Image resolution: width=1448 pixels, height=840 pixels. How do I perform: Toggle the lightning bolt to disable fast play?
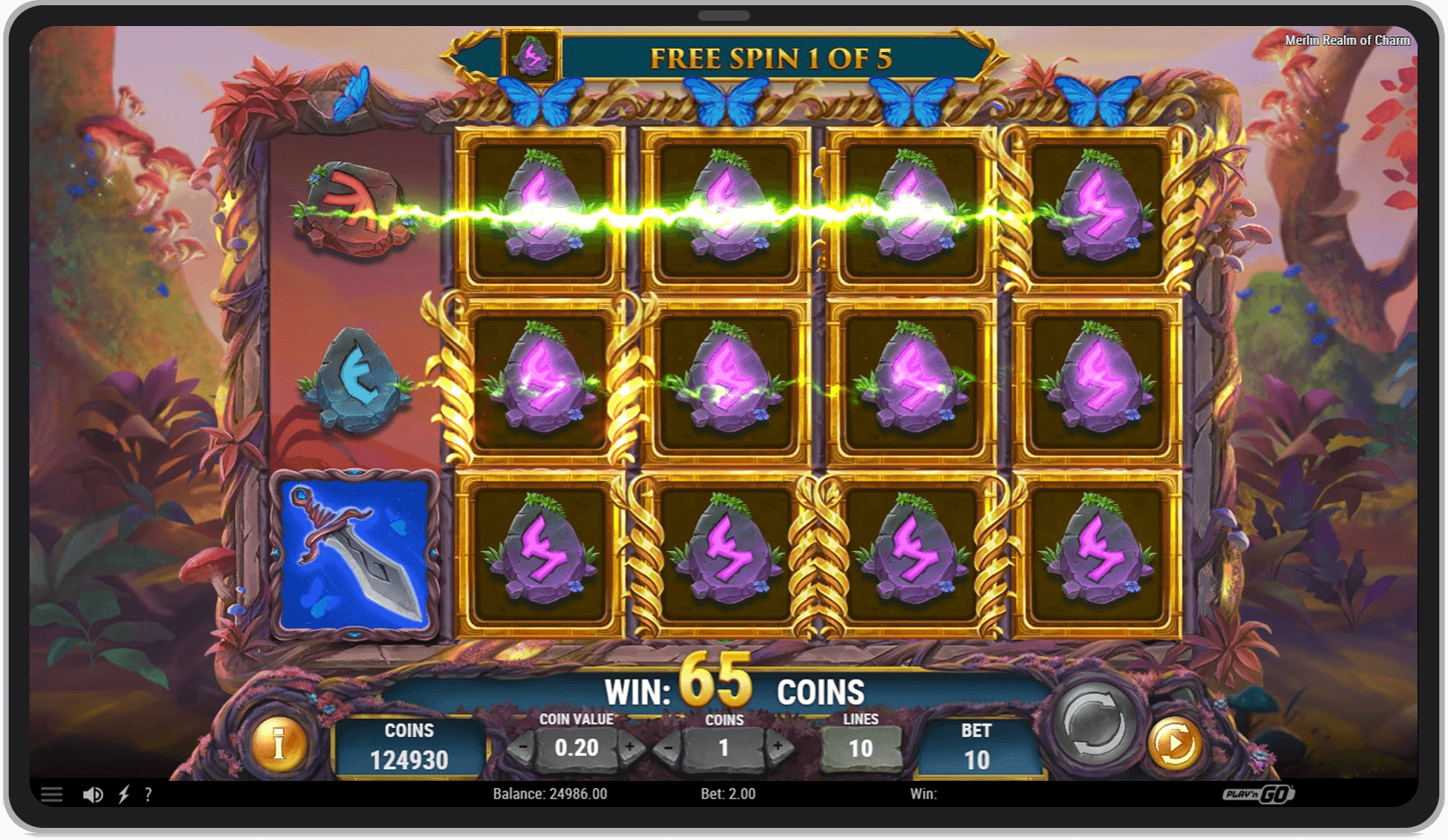[122, 793]
